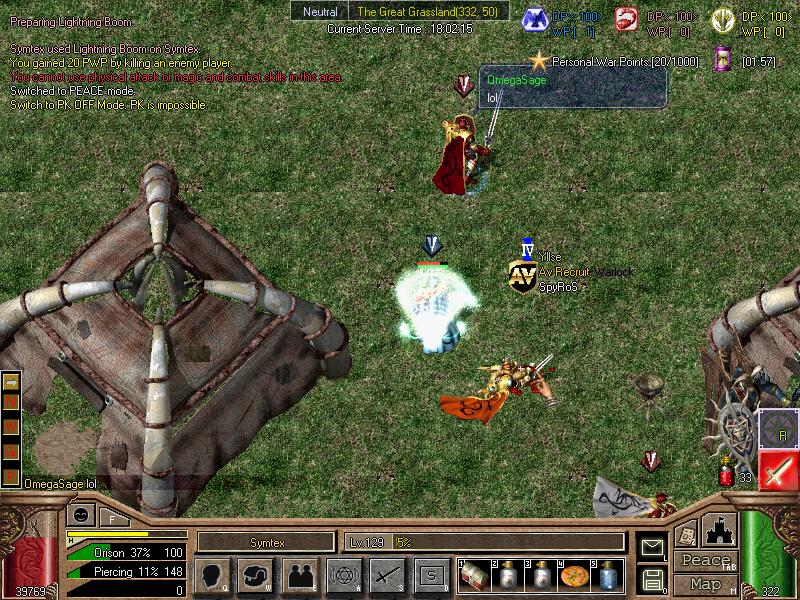The image size is (800, 600).
Task: Use the blue potion in quickslot 5
Action: point(608,577)
